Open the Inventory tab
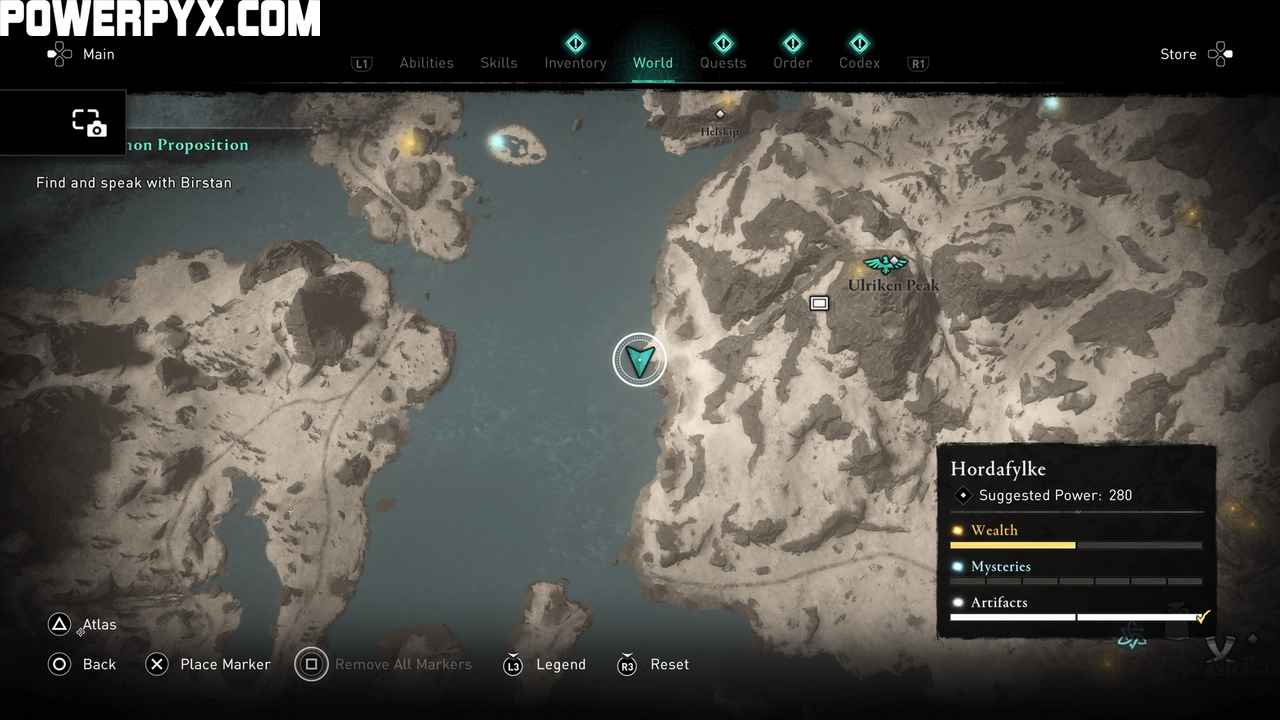This screenshot has height=720, width=1280. [575, 63]
